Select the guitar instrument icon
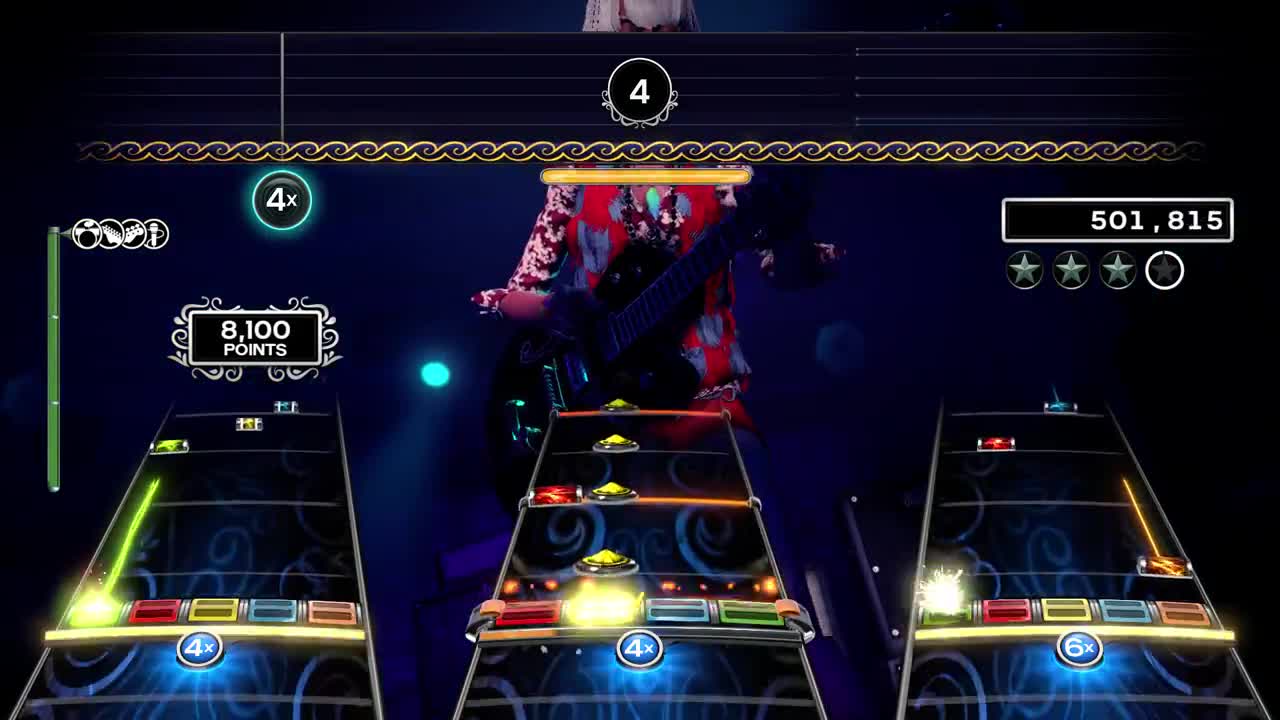Screen dimensions: 1280x720 [x=109, y=232]
